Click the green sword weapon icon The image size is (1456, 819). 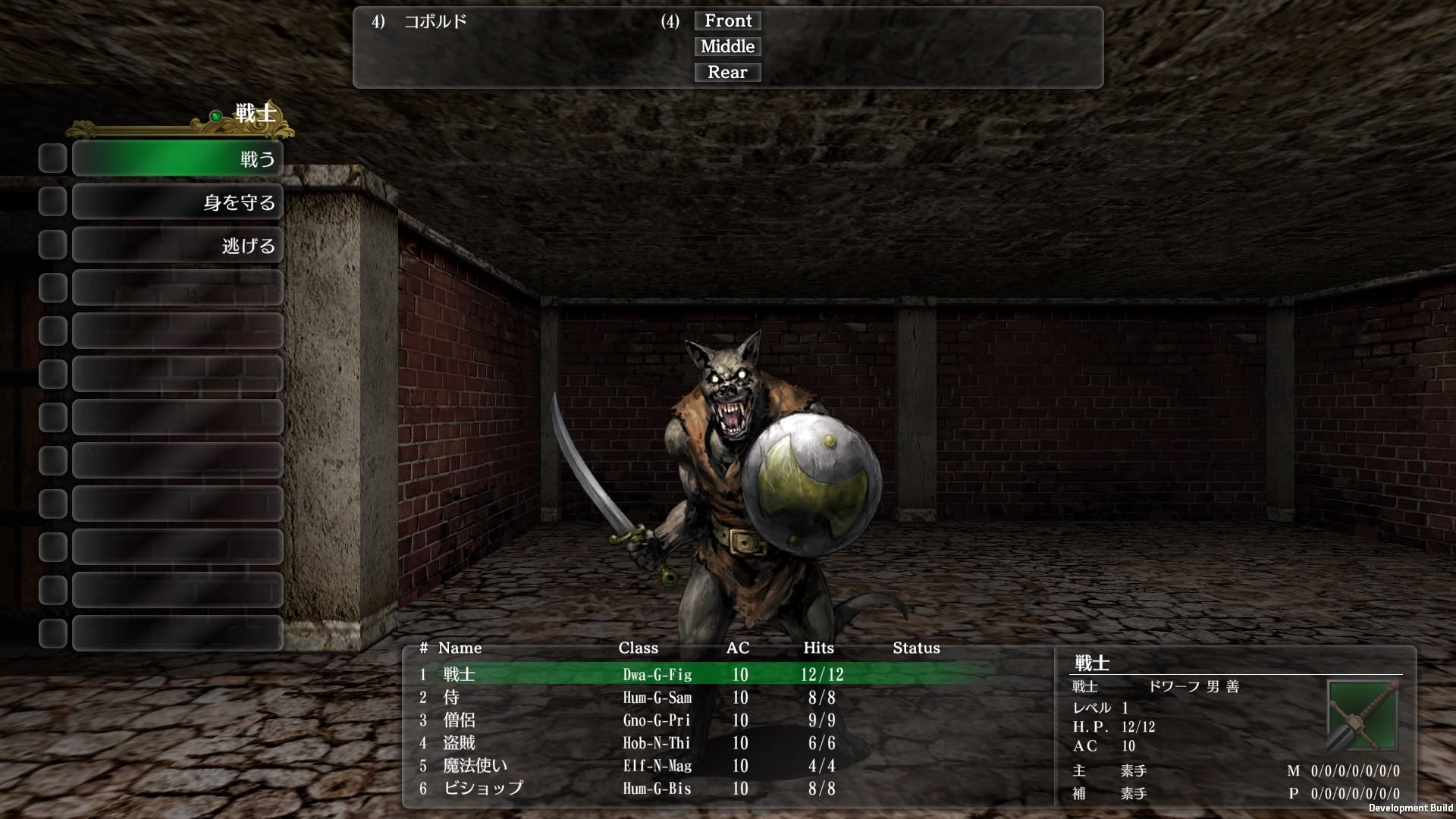click(x=1362, y=715)
